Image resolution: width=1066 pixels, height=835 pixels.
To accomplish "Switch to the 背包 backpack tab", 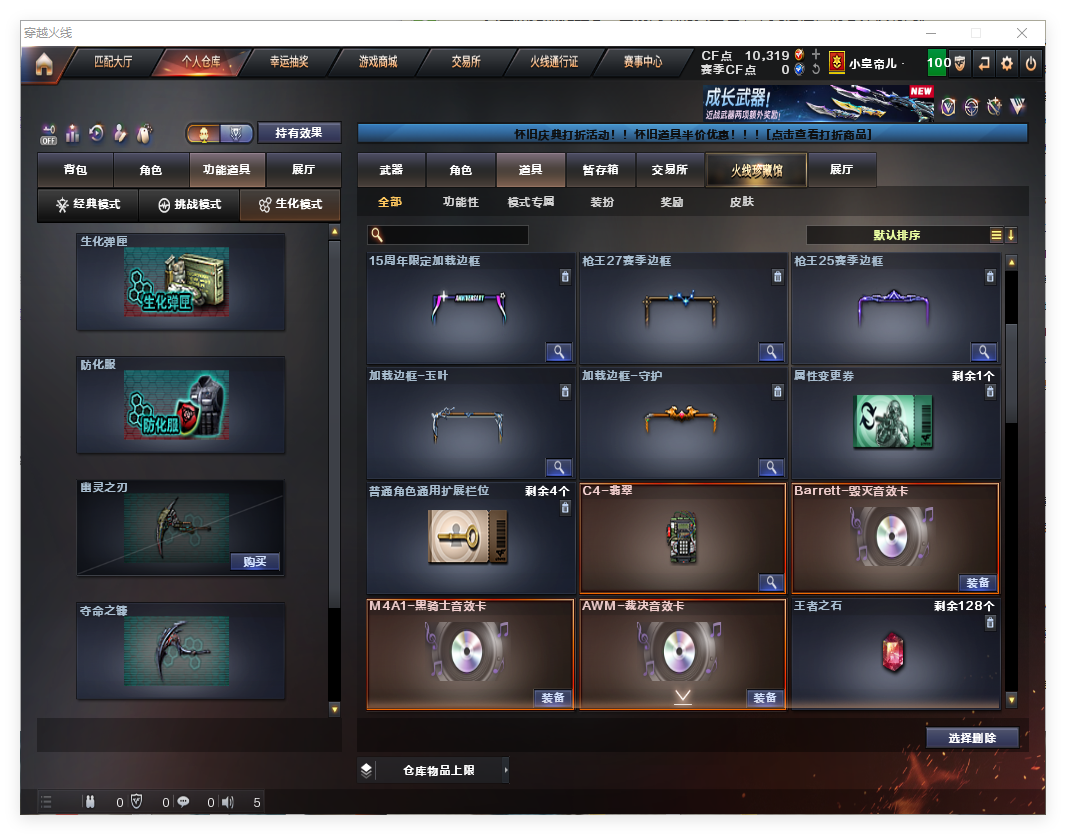I will [75, 171].
